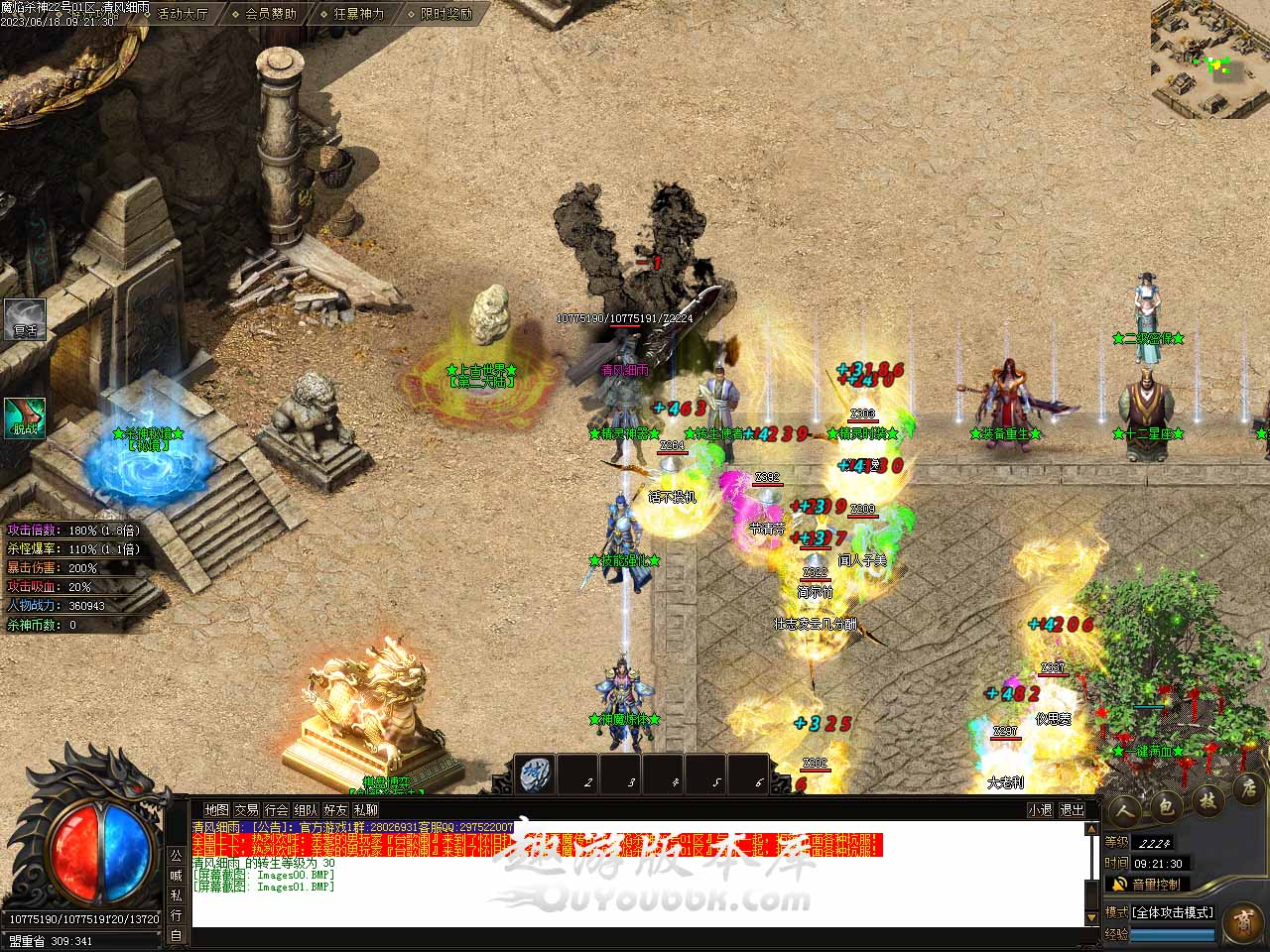Open the 商 shop button
This screenshot has height=952, width=1270.
click(1242, 924)
